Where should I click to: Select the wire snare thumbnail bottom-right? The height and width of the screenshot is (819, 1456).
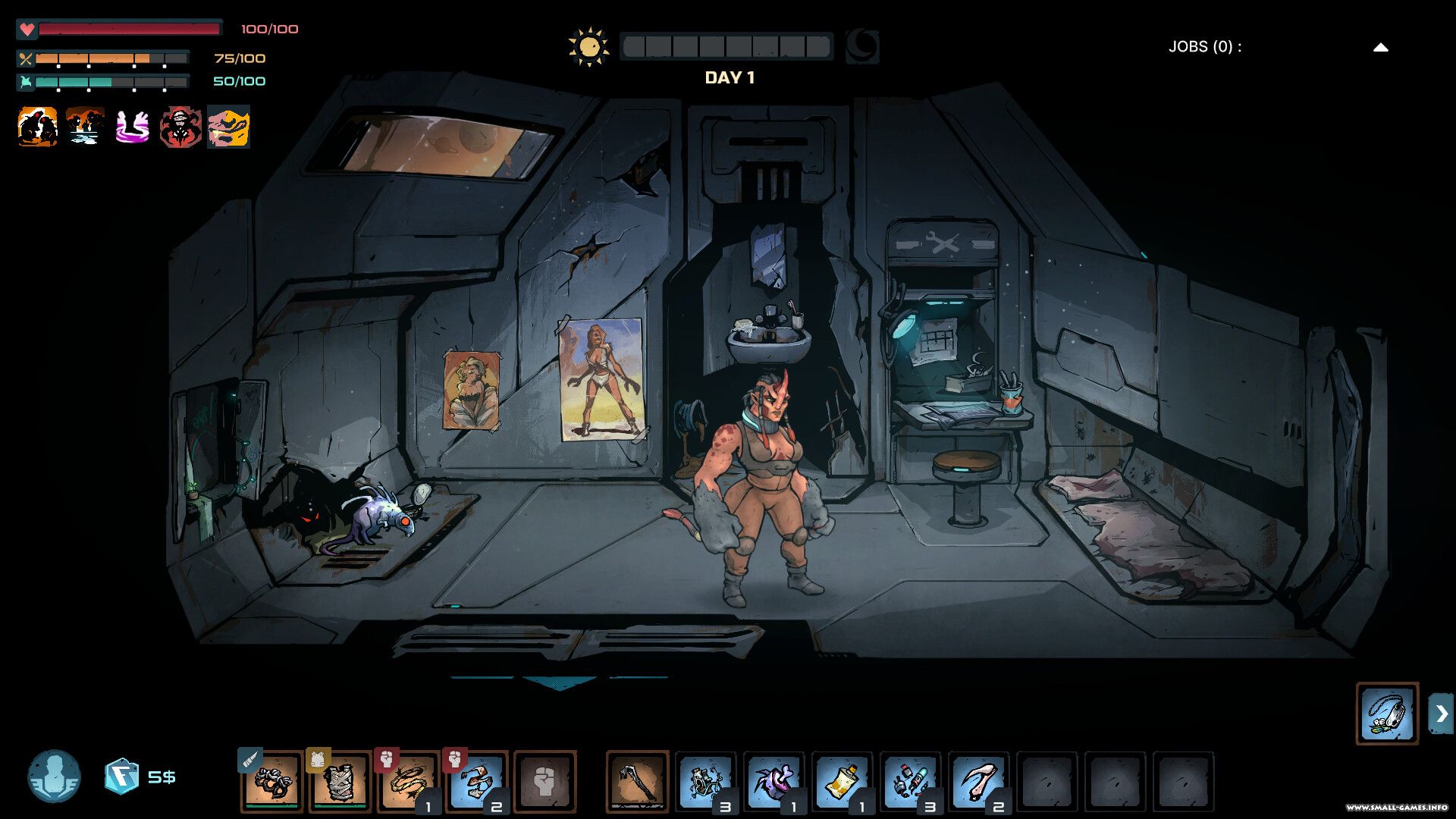1387,711
